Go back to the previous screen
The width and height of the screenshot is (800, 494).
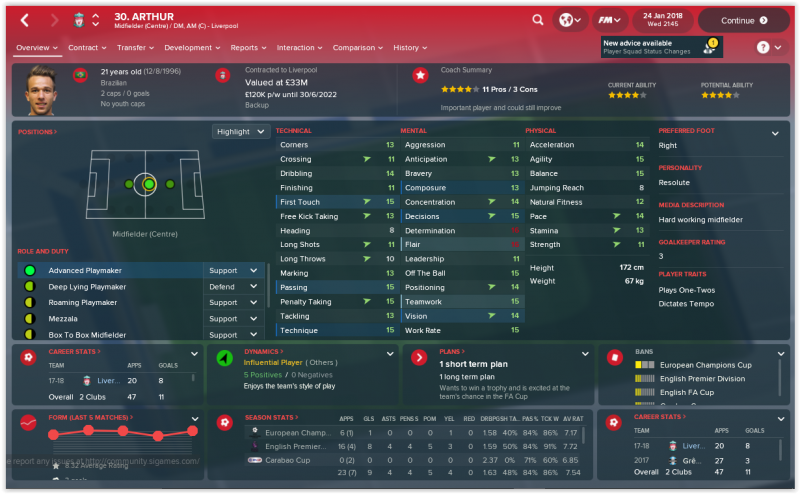(x=25, y=20)
